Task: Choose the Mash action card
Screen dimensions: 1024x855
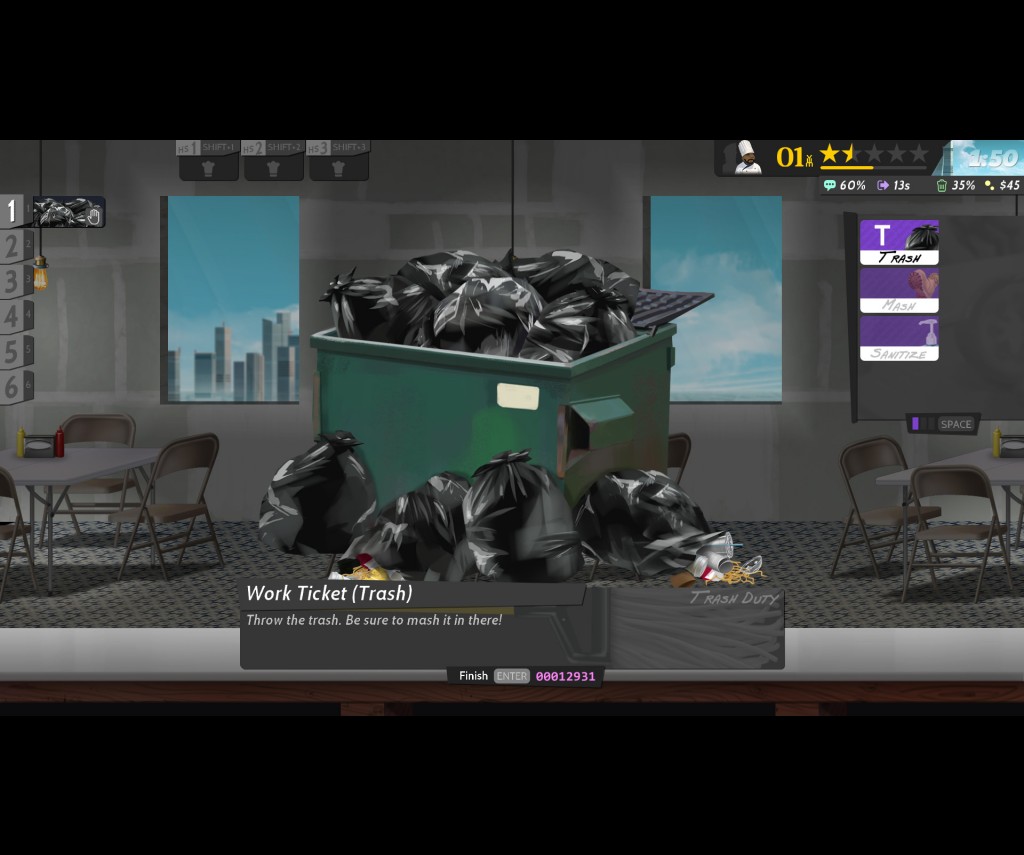Action: 899,290
